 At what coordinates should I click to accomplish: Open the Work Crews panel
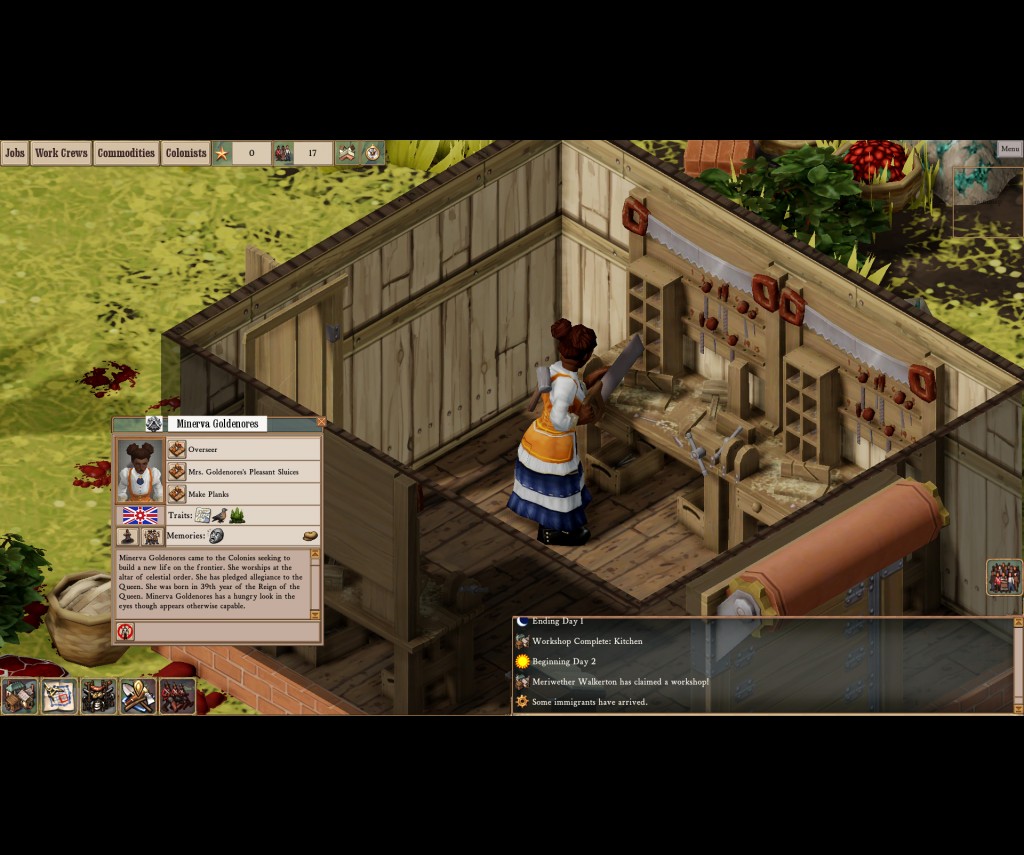point(60,153)
